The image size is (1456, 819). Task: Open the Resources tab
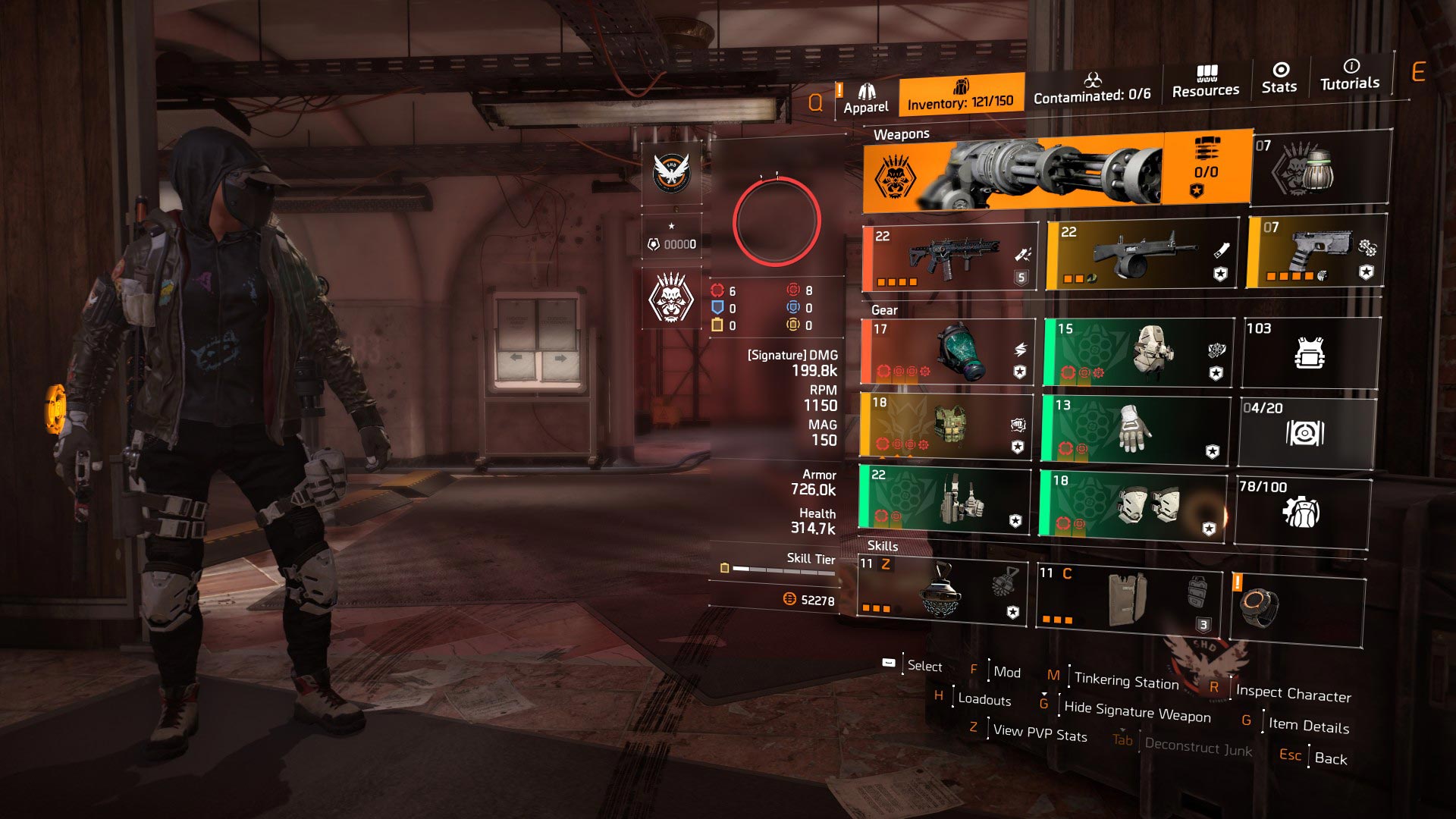1206,82
